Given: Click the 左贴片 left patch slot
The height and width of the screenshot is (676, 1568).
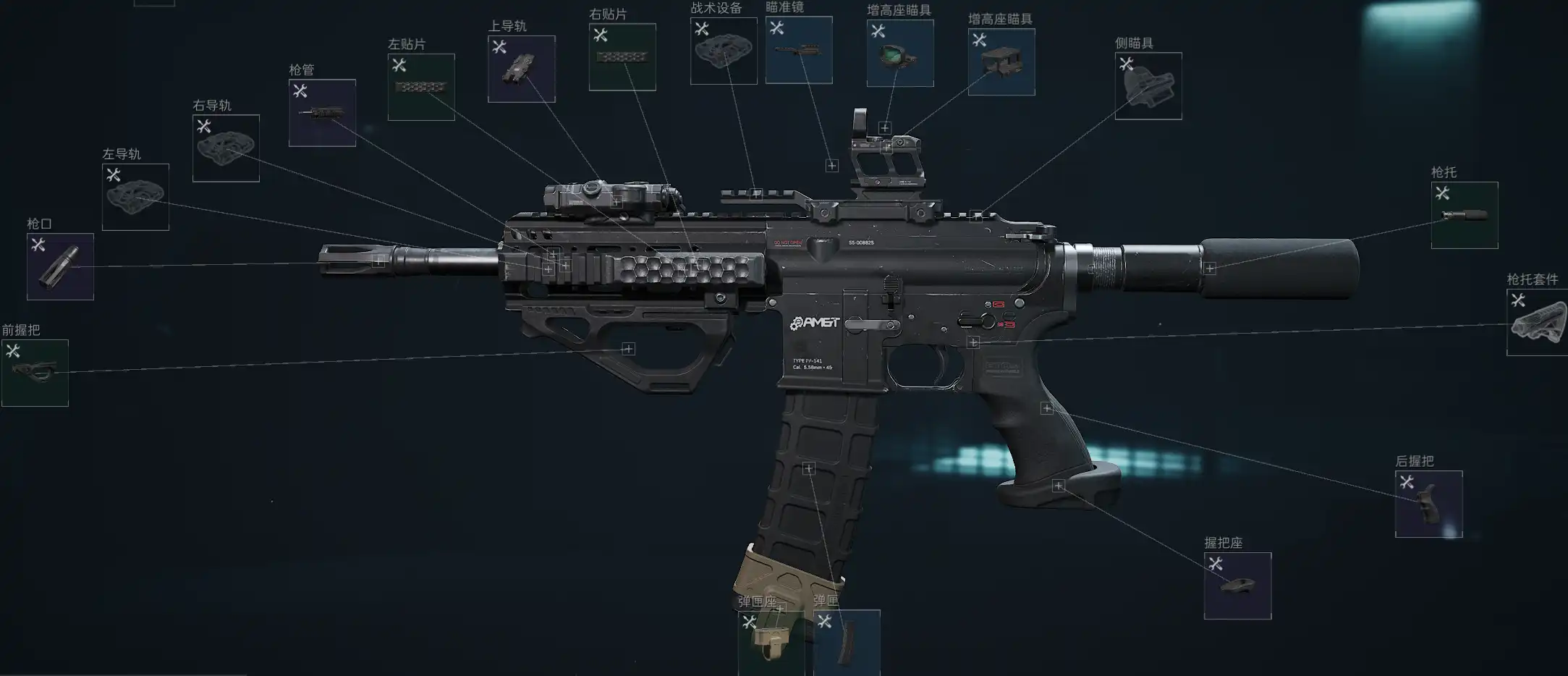Looking at the screenshot, I should point(421,87).
